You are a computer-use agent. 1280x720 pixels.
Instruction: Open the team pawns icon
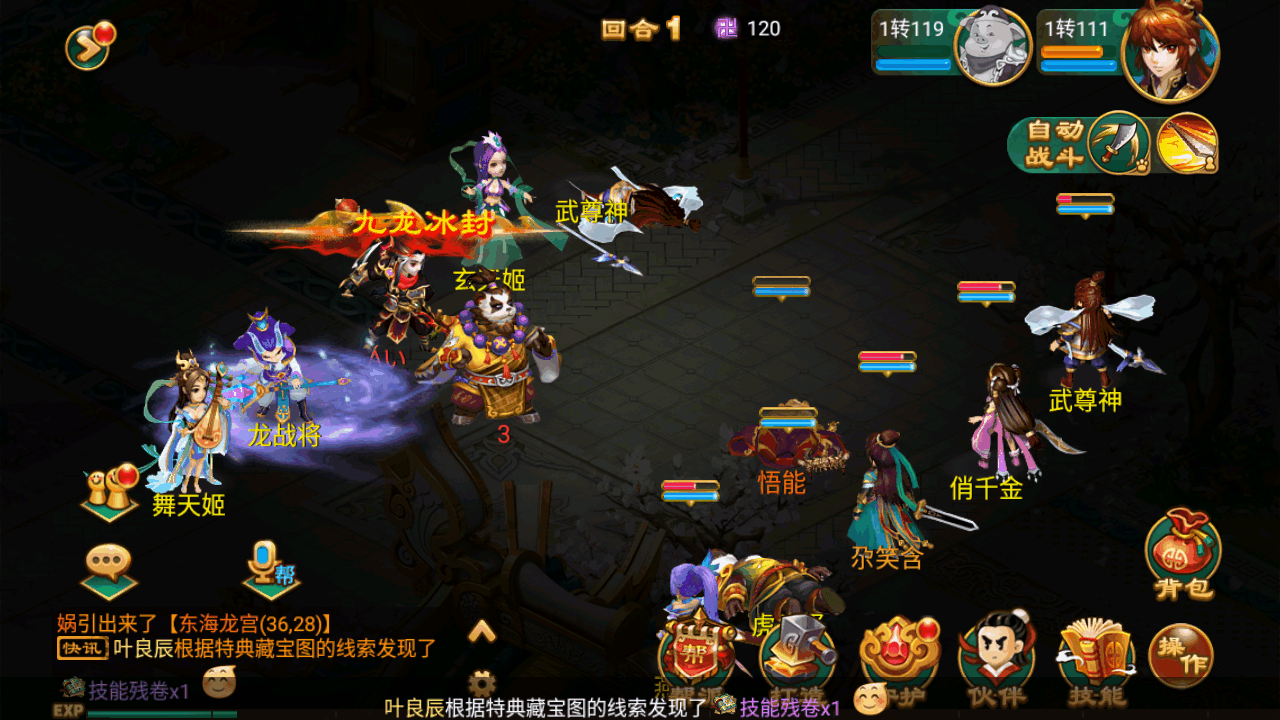coord(110,491)
